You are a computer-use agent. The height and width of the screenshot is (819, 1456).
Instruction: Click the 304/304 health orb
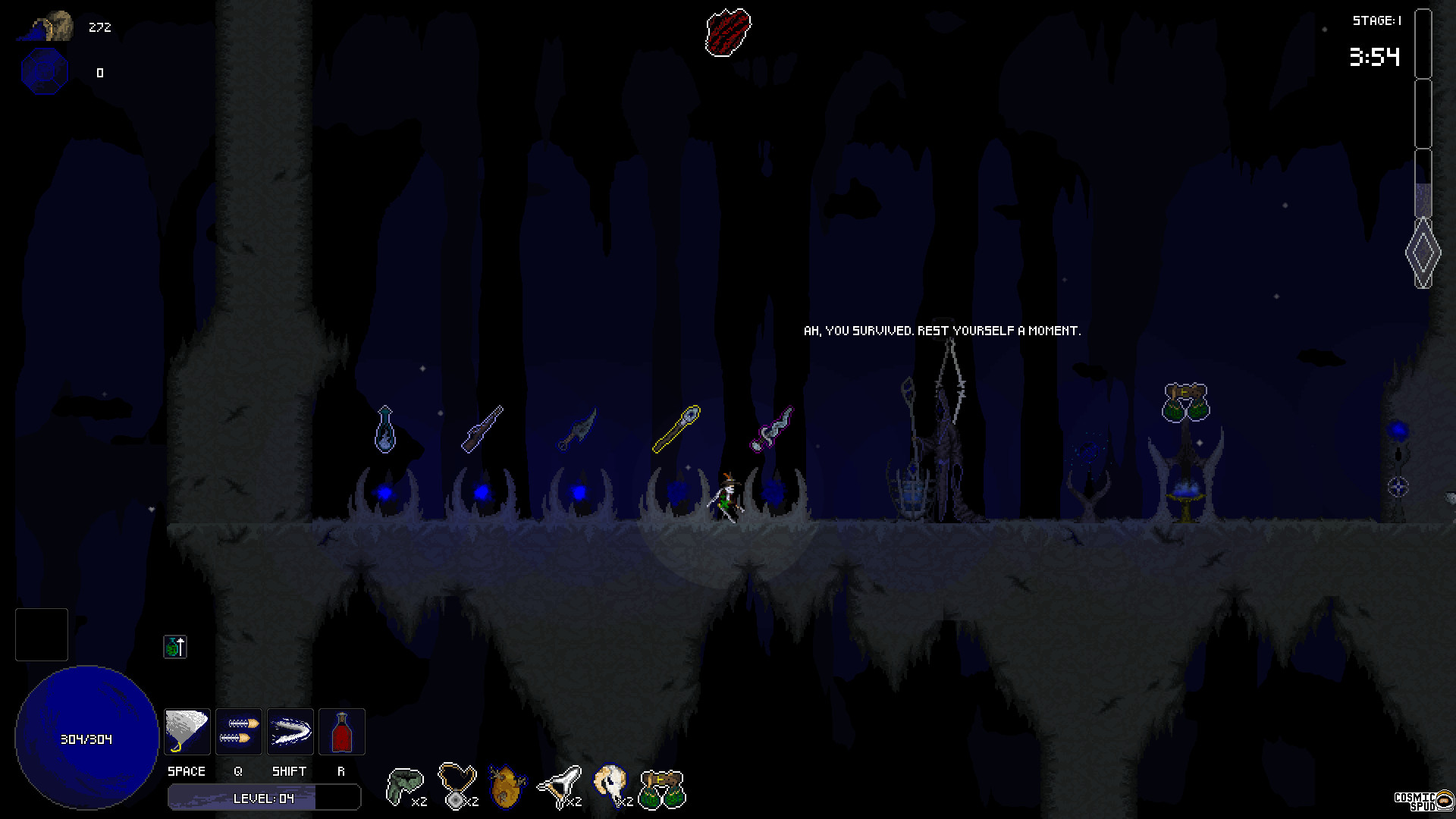click(86, 738)
